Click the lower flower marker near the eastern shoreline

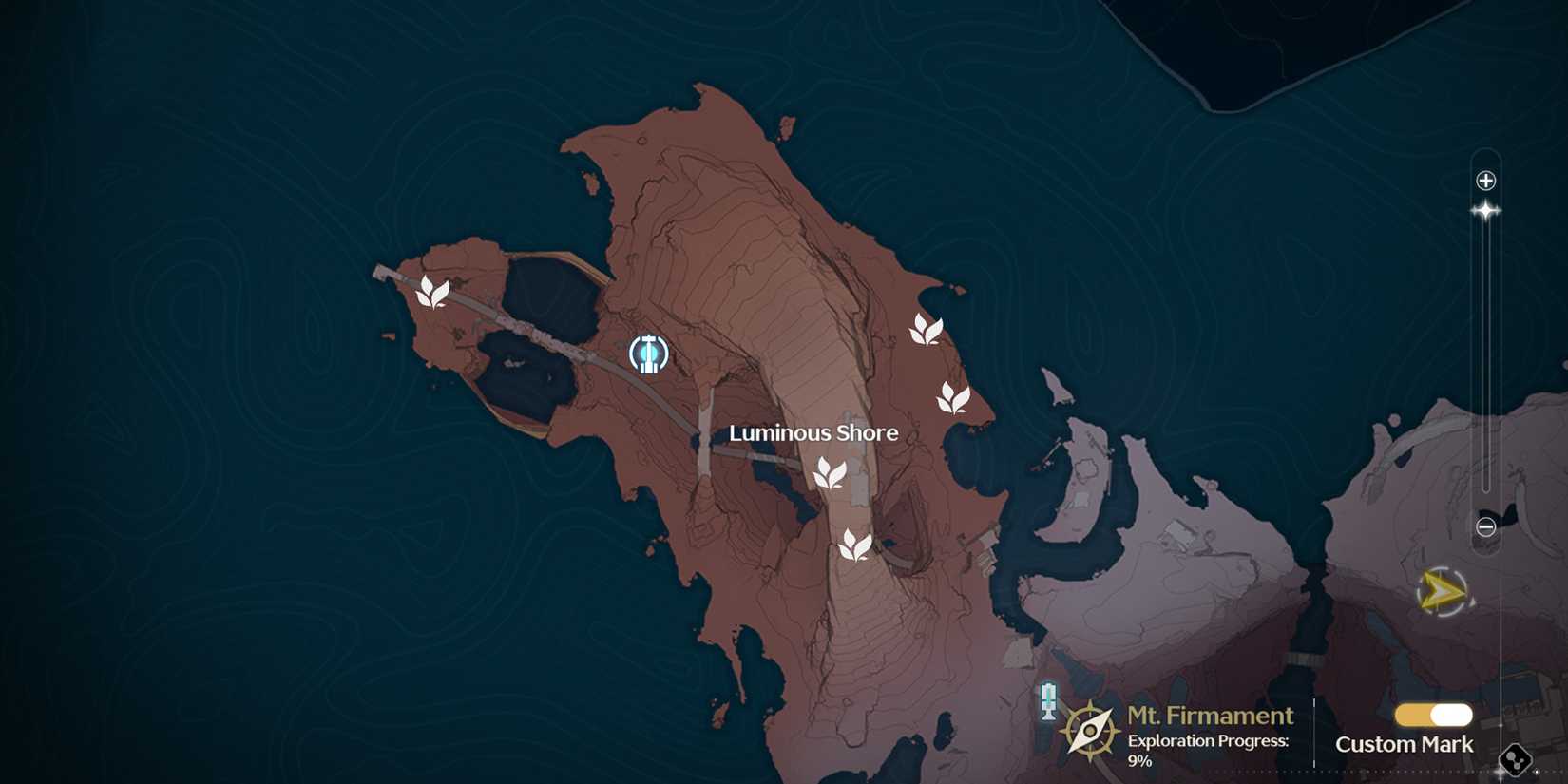coord(951,398)
